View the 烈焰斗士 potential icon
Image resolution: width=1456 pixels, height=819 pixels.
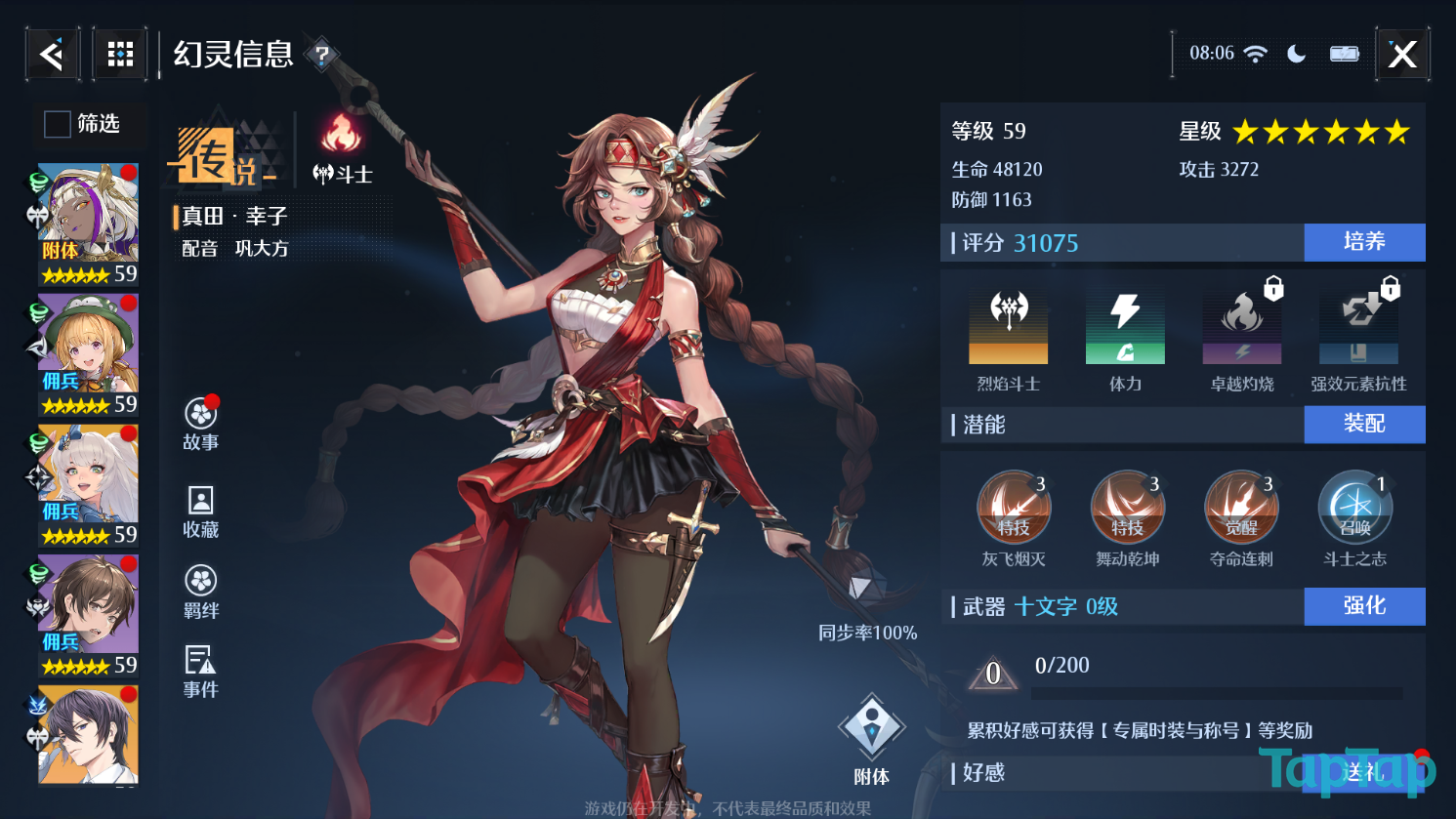(x=1009, y=329)
